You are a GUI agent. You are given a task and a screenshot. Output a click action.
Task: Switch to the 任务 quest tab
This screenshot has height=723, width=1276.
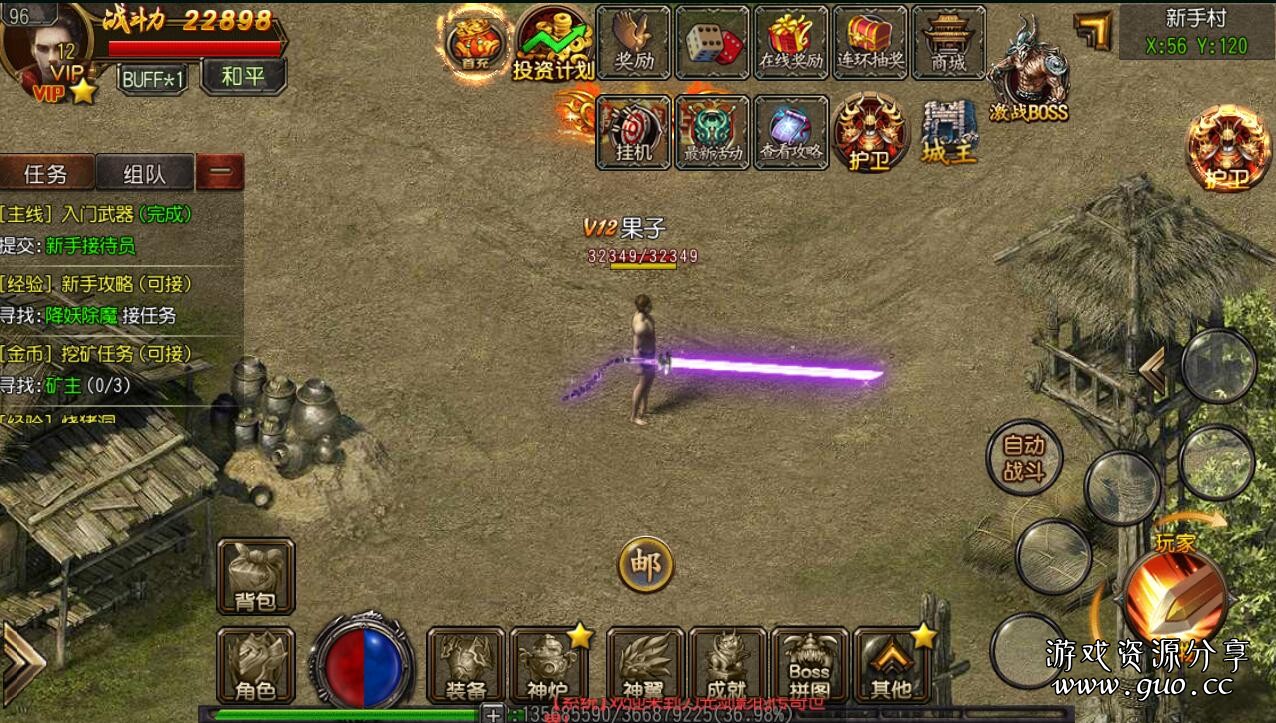[x=46, y=174]
